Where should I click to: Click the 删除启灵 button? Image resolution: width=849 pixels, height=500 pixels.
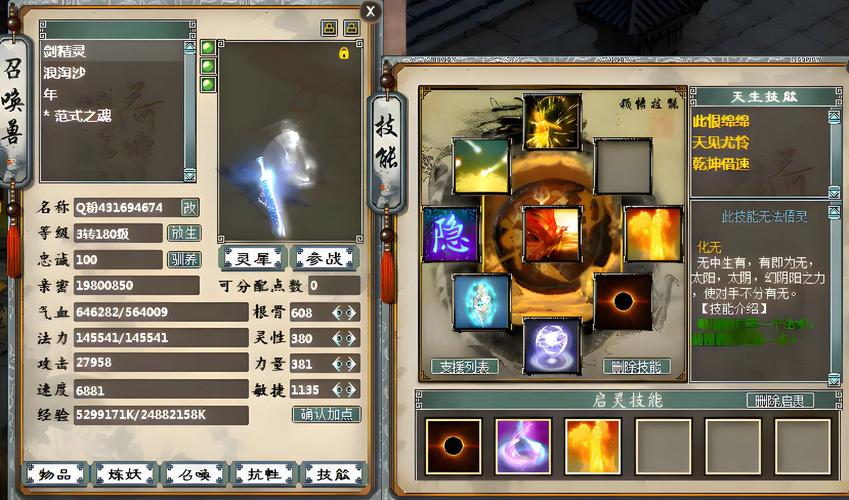pyautogui.click(x=780, y=401)
